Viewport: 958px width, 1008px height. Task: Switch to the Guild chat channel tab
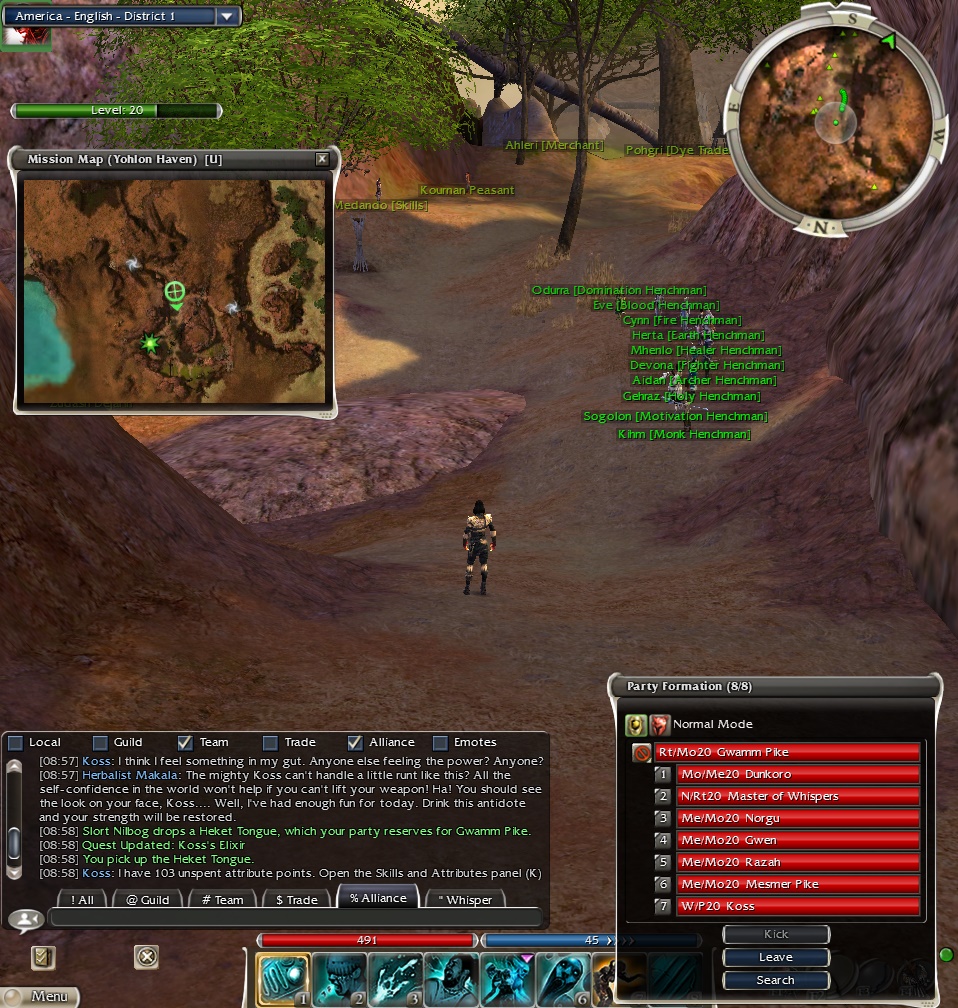(x=147, y=899)
